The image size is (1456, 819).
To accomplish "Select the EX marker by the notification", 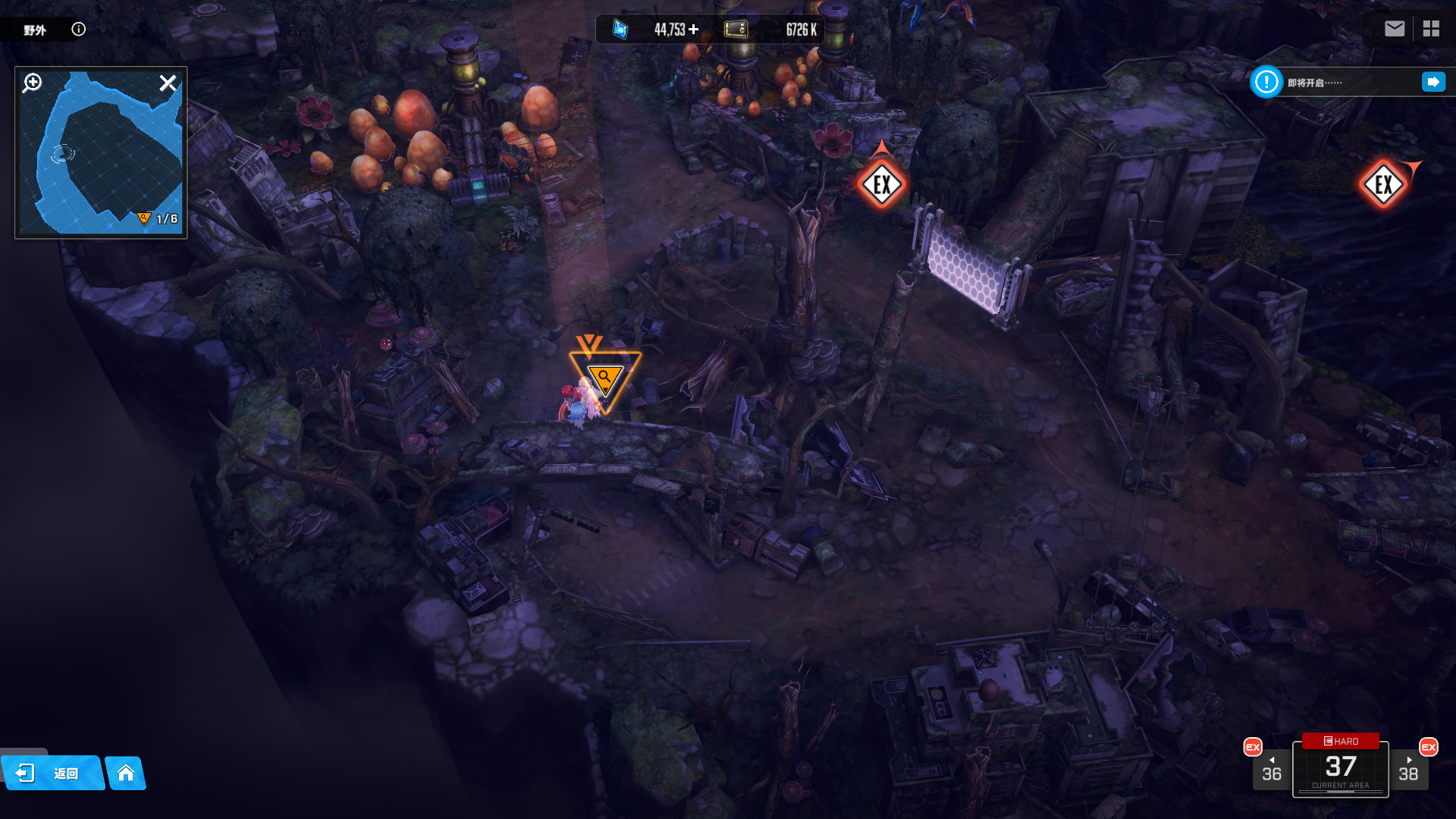I will point(1383,184).
